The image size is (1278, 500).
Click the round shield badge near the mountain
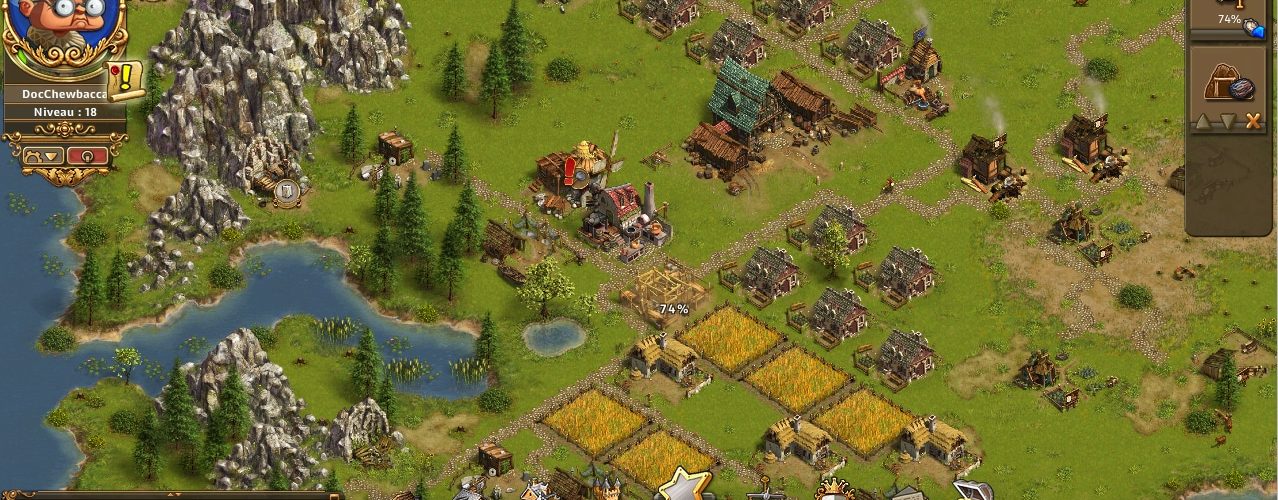click(287, 192)
